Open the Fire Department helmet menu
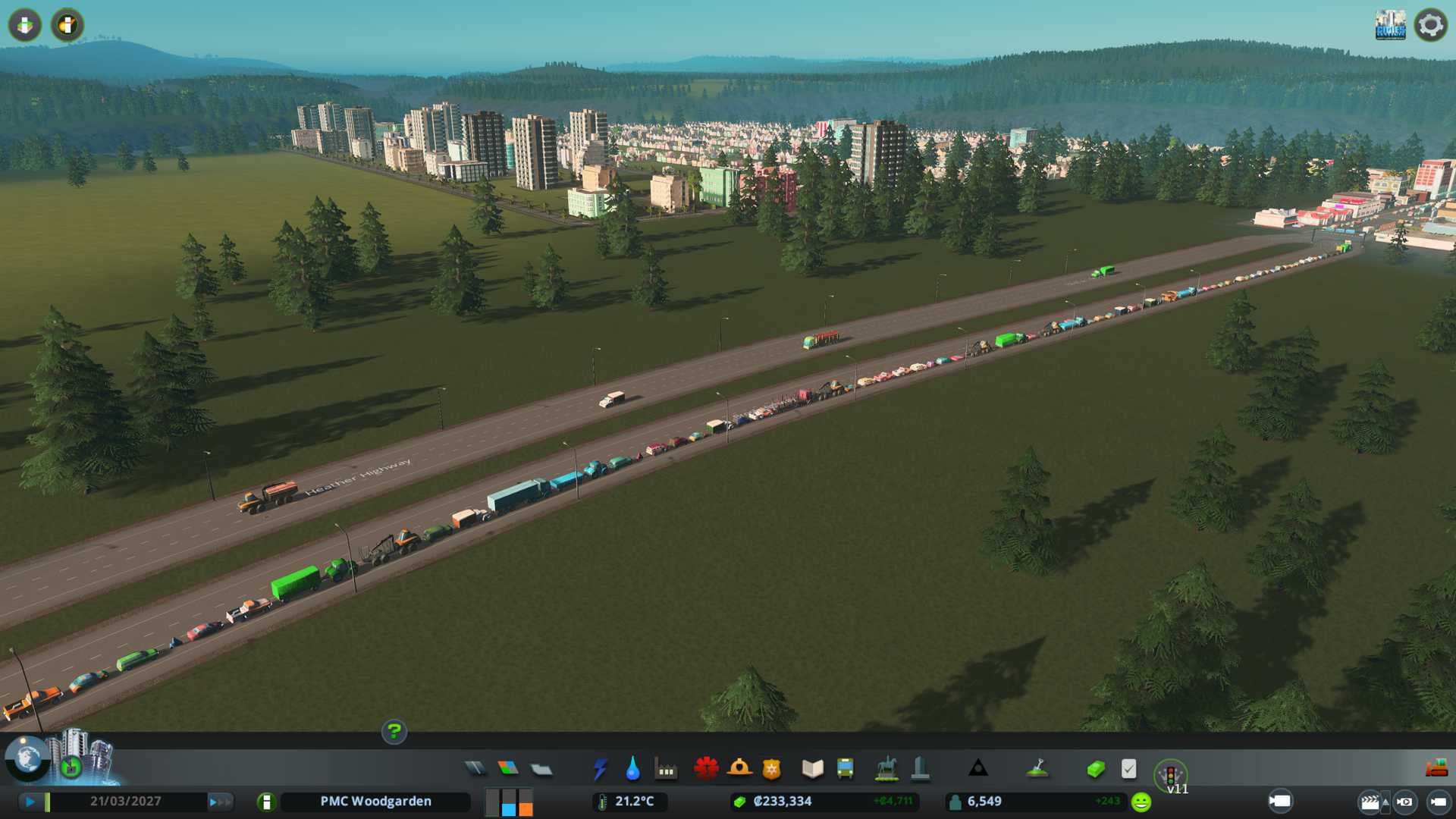The height and width of the screenshot is (819, 1456). [739, 769]
